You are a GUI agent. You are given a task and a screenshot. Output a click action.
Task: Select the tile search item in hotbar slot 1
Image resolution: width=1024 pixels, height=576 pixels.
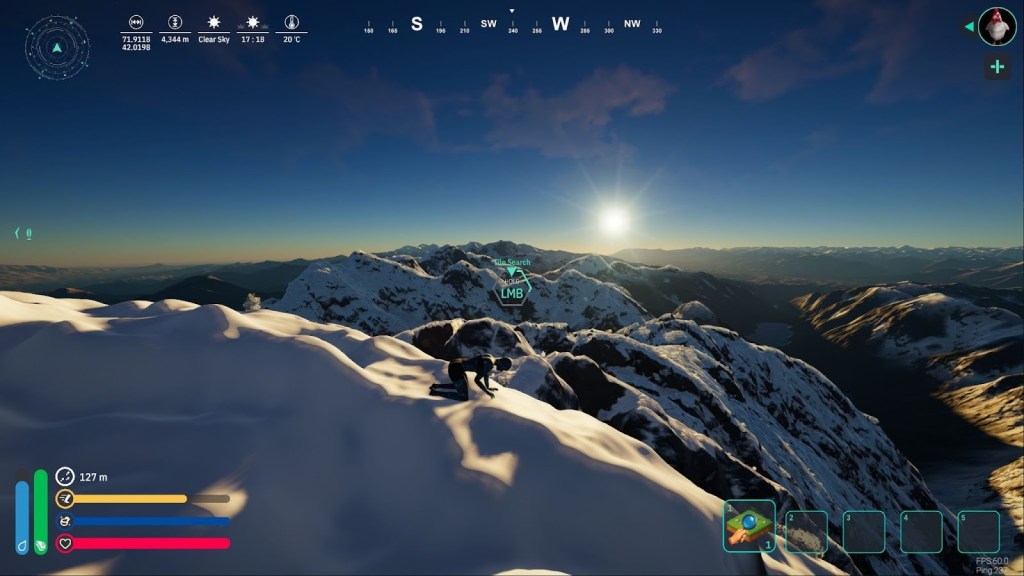tap(749, 526)
